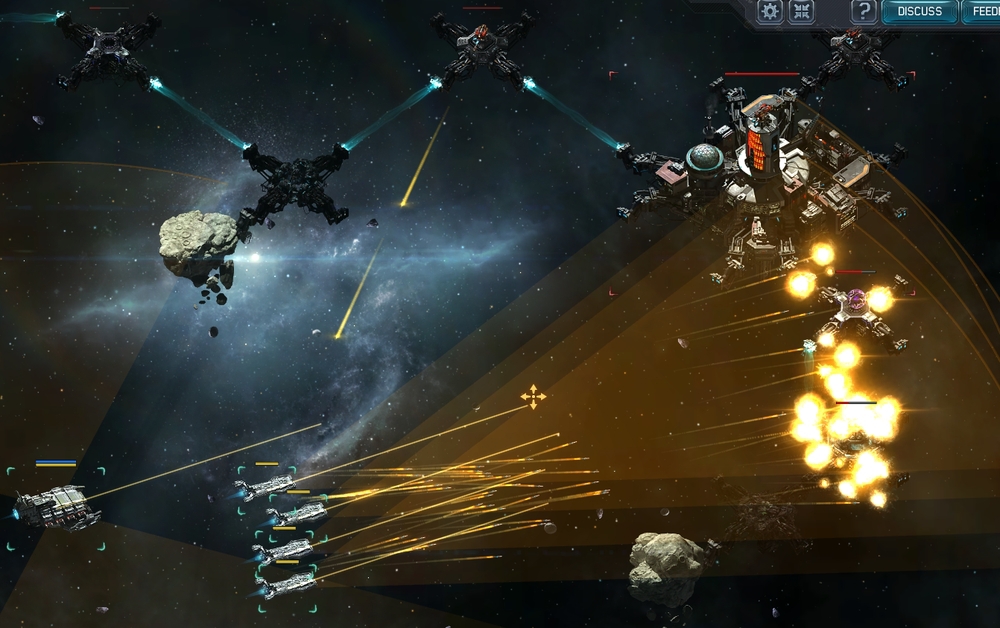This screenshot has height=628, width=1000.
Task: Open the Discuss button
Action: pyautogui.click(x=919, y=12)
